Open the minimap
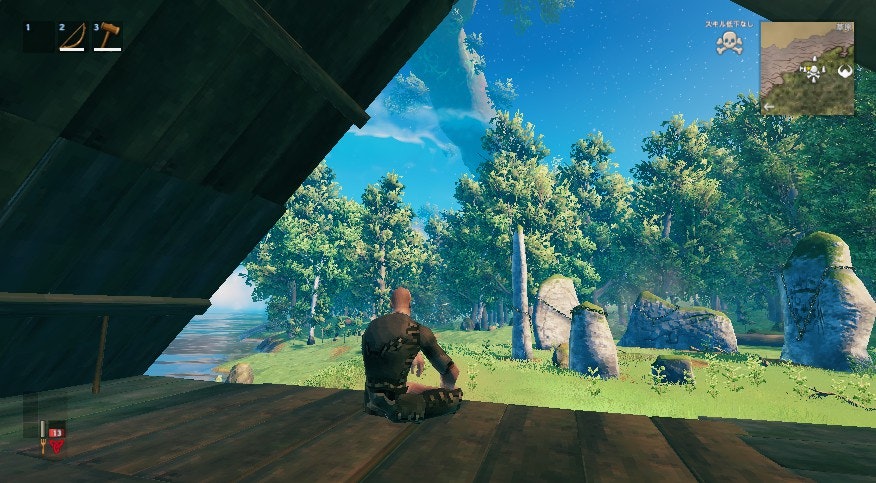Viewport: 876px width, 483px height. tap(807, 68)
